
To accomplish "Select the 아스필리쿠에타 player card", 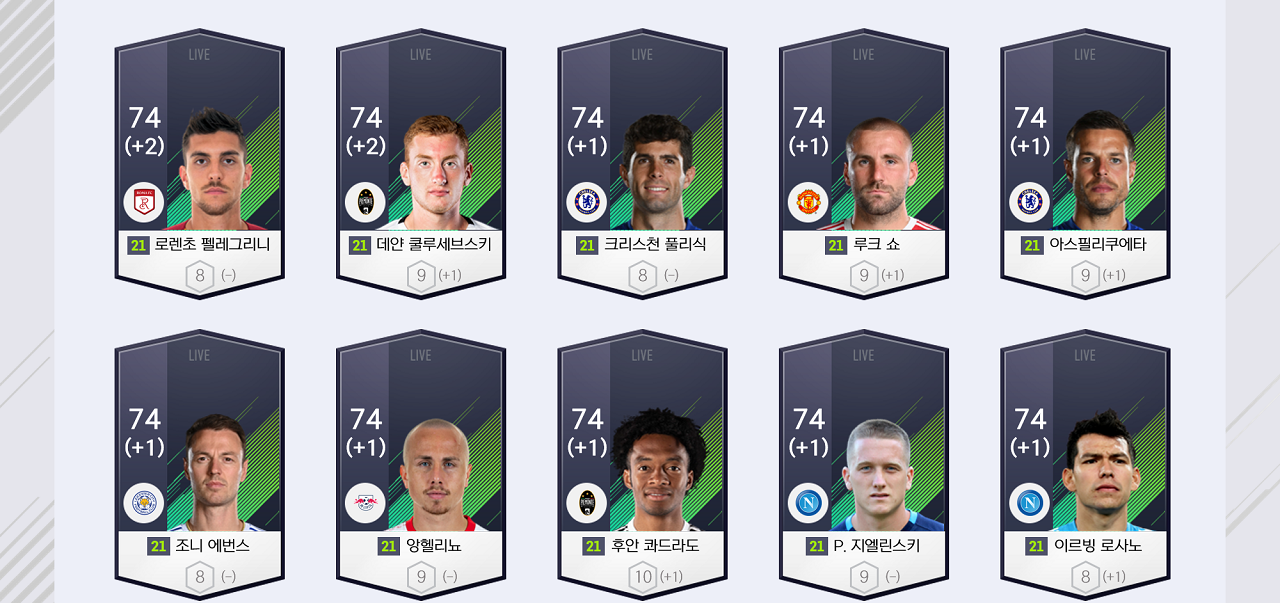I will [1085, 165].
